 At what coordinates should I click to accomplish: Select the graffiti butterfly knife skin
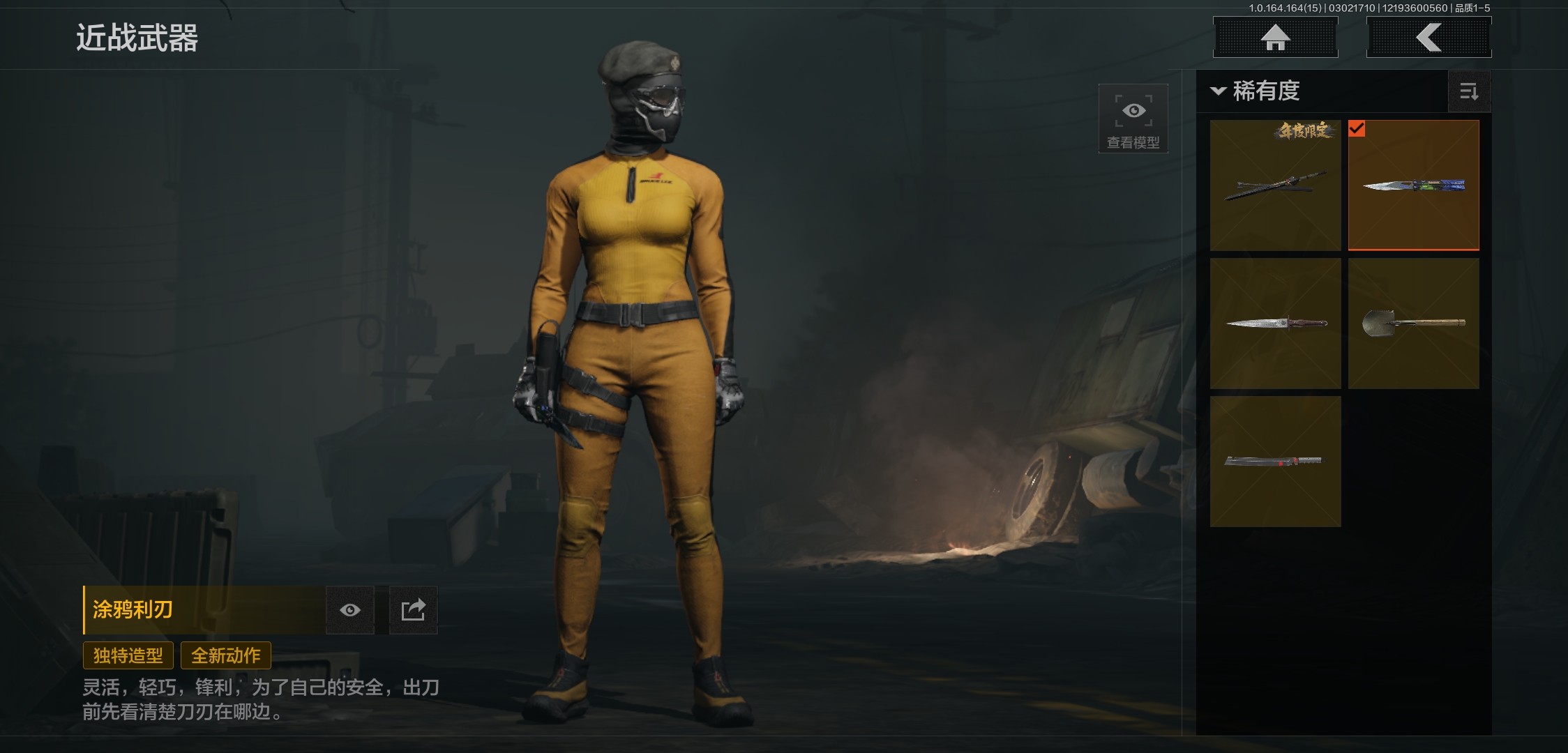point(1413,185)
